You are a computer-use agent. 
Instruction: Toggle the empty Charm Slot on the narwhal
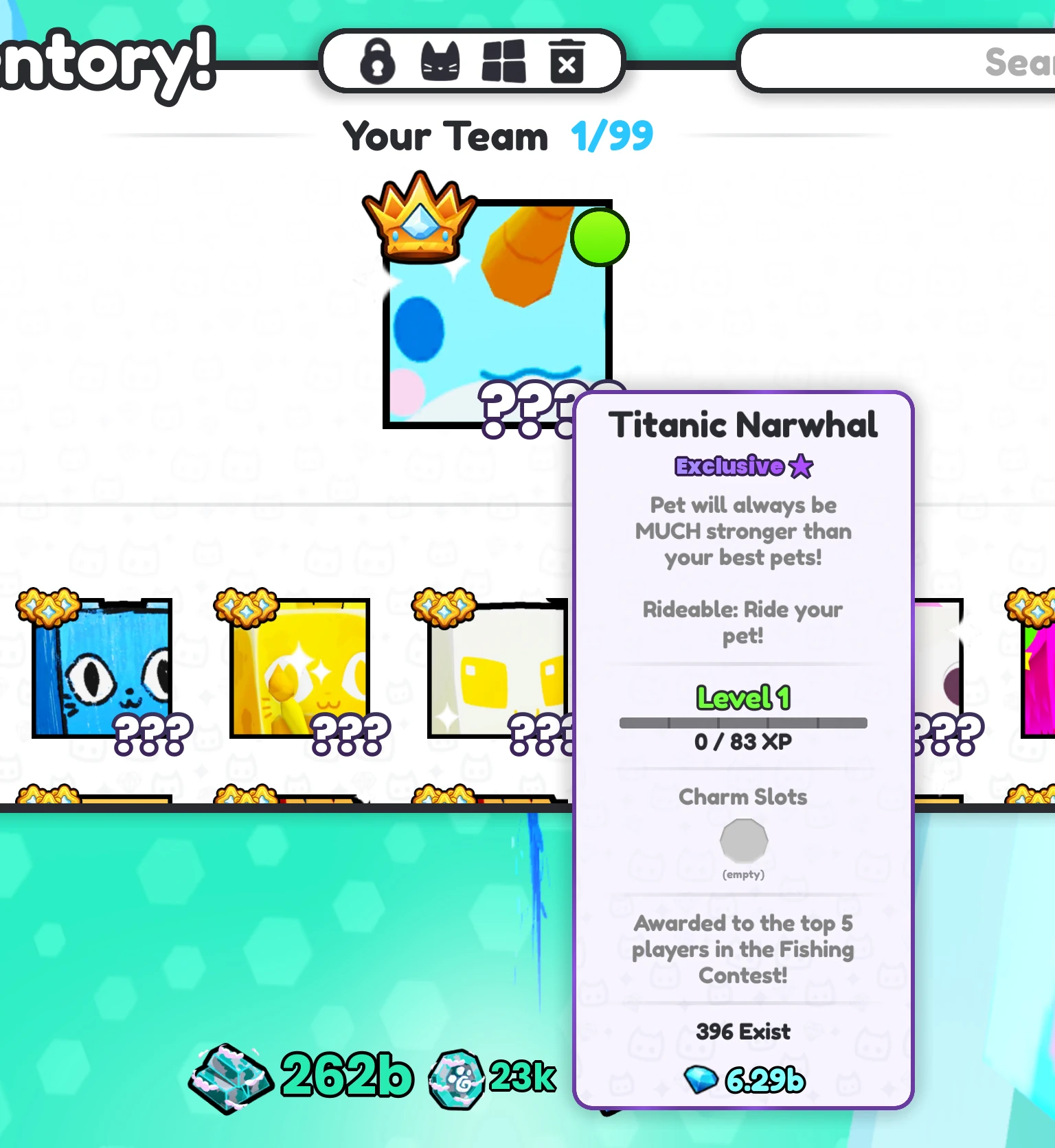(742, 842)
